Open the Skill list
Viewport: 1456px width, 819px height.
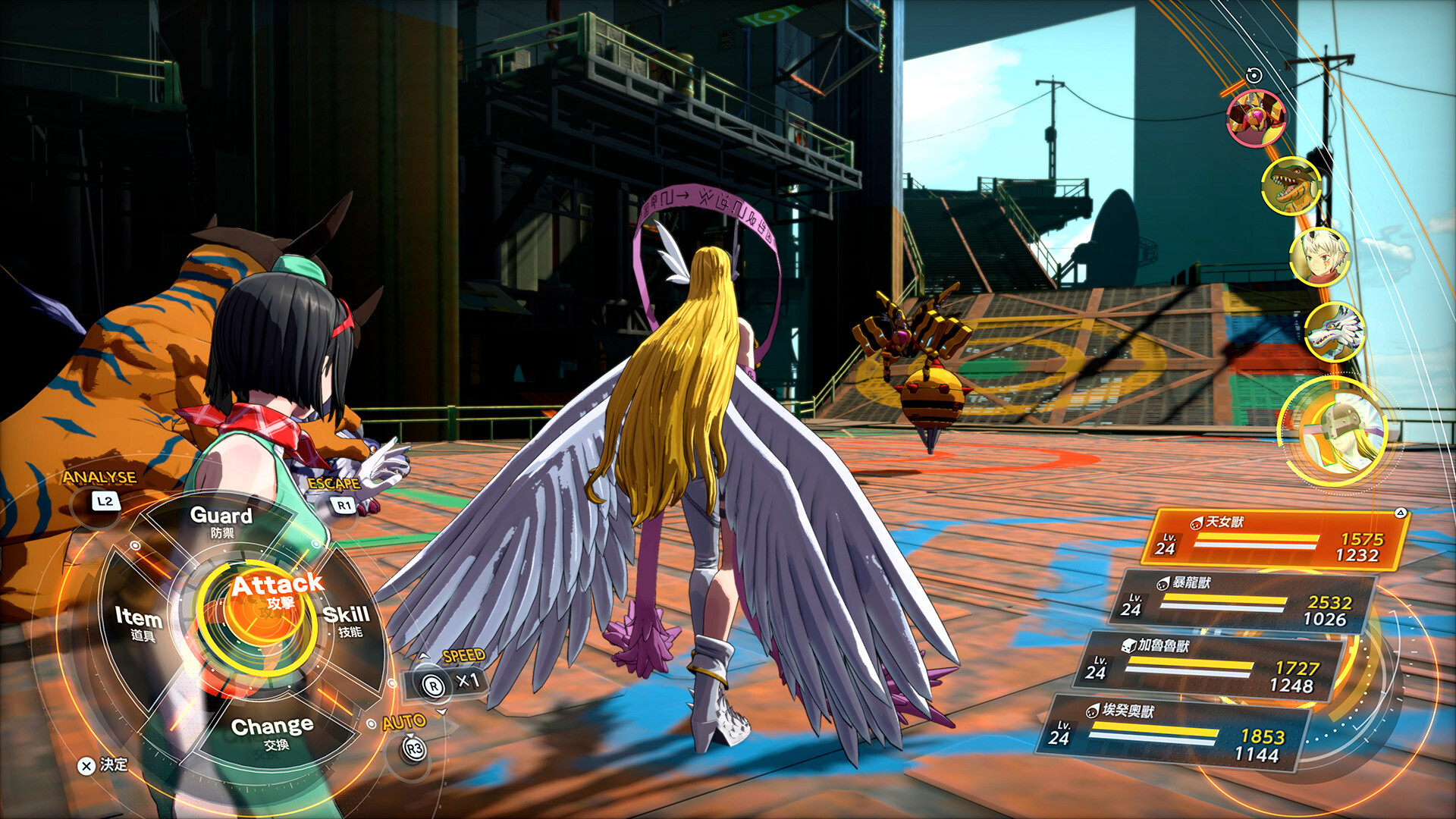click(347, 620)
